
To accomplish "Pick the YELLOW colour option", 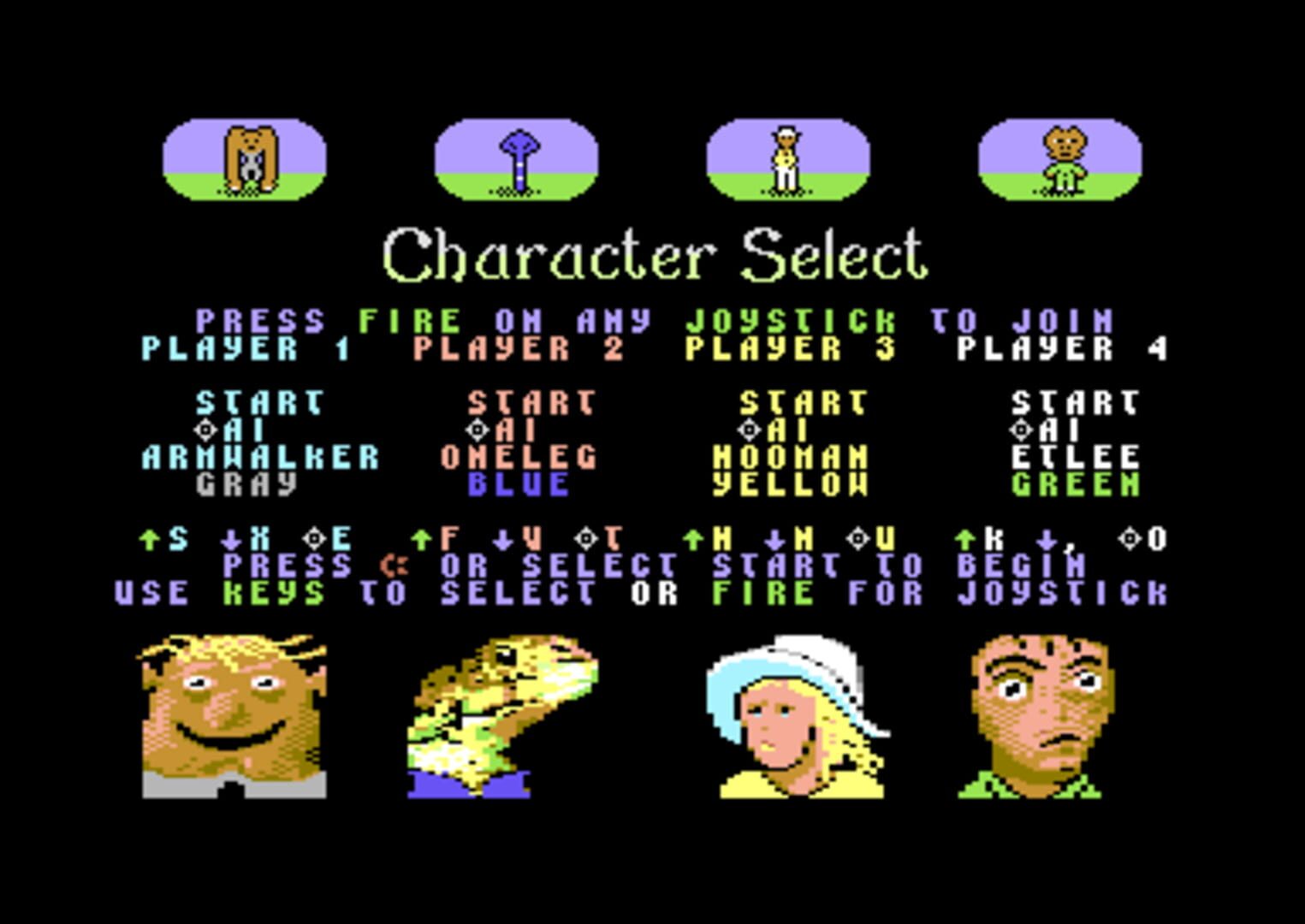I will tap(791, 484).
